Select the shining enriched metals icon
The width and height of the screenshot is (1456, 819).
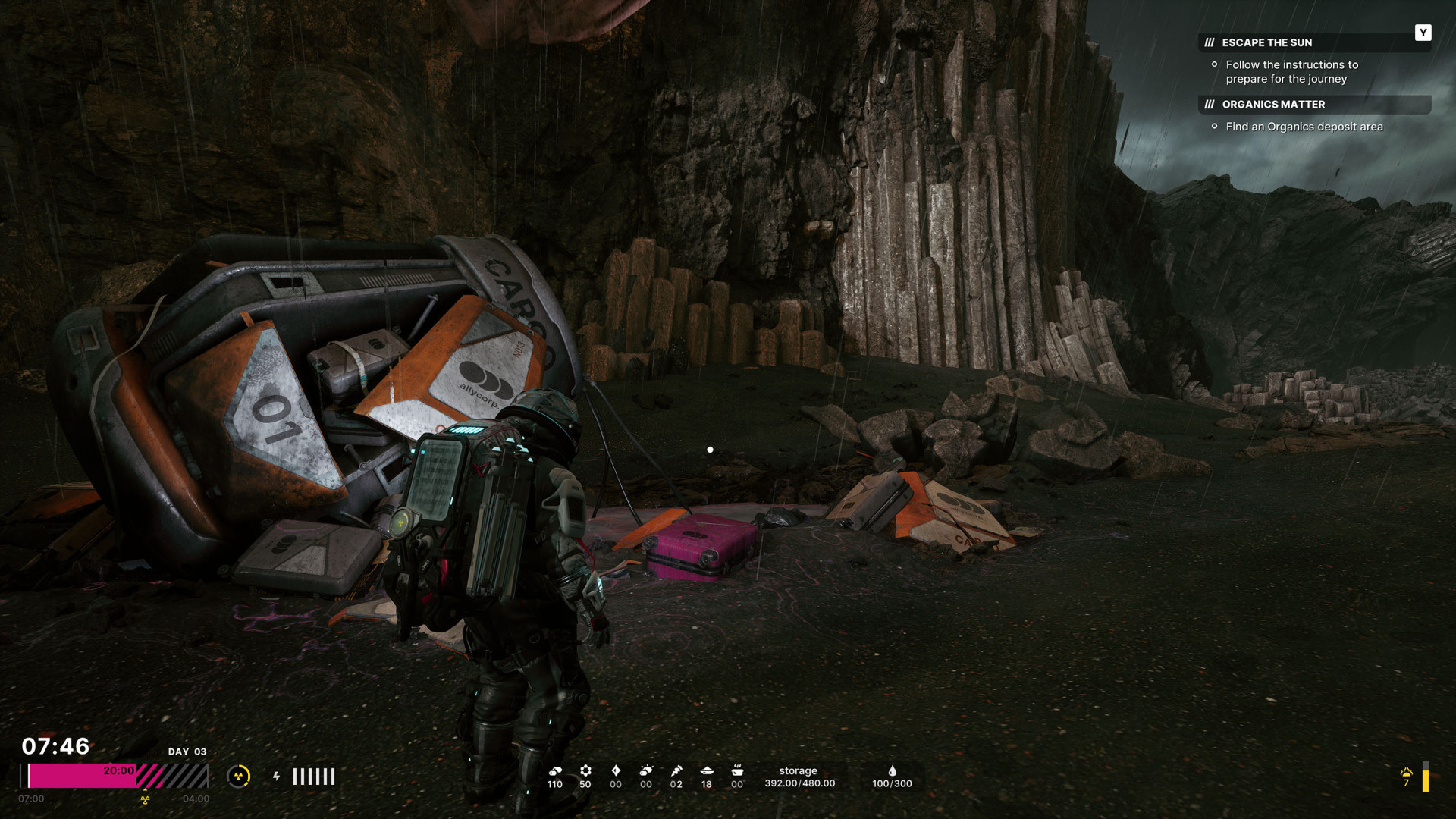tap(646, 770)
